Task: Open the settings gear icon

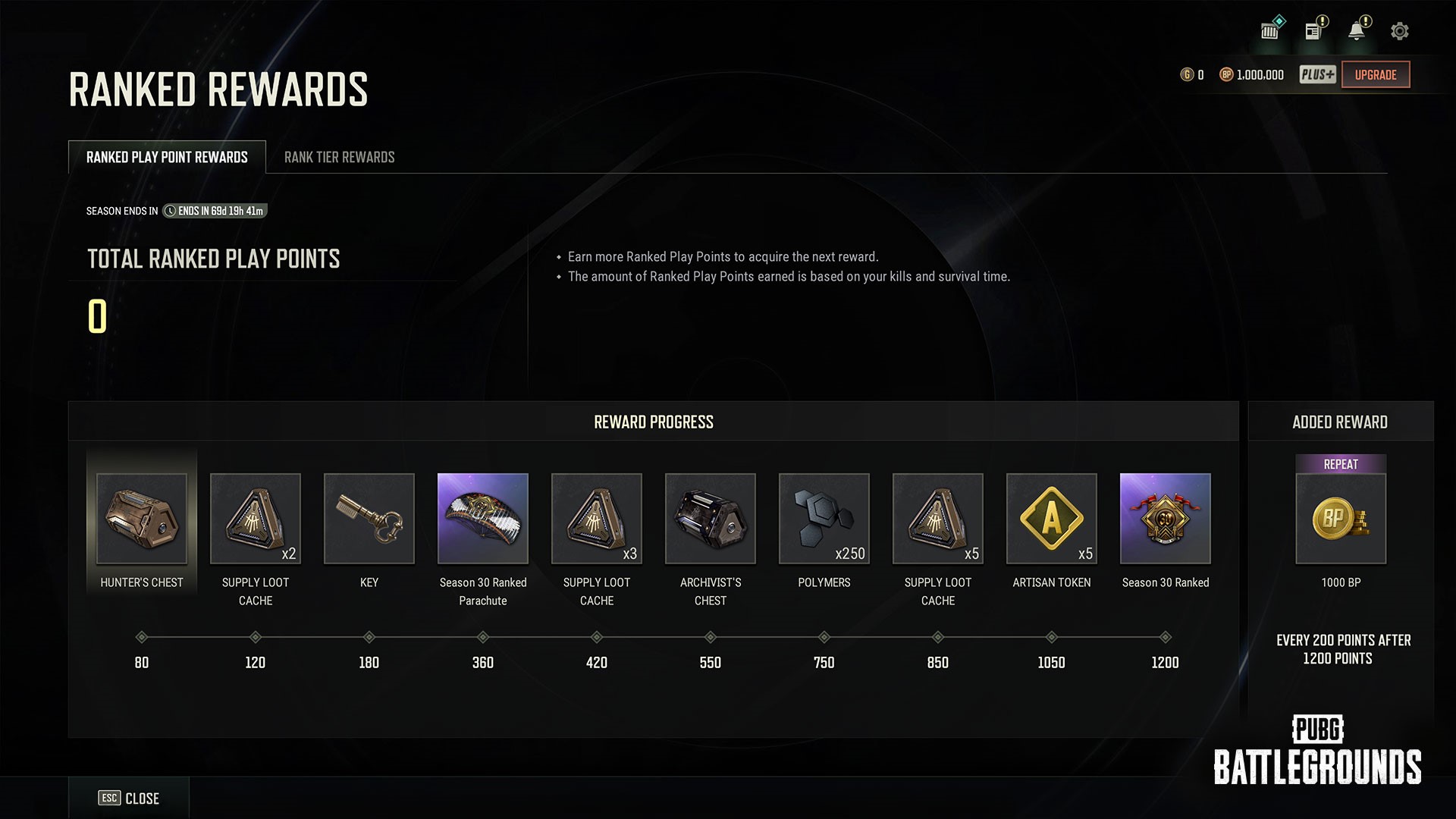Action: point(1399,31)
